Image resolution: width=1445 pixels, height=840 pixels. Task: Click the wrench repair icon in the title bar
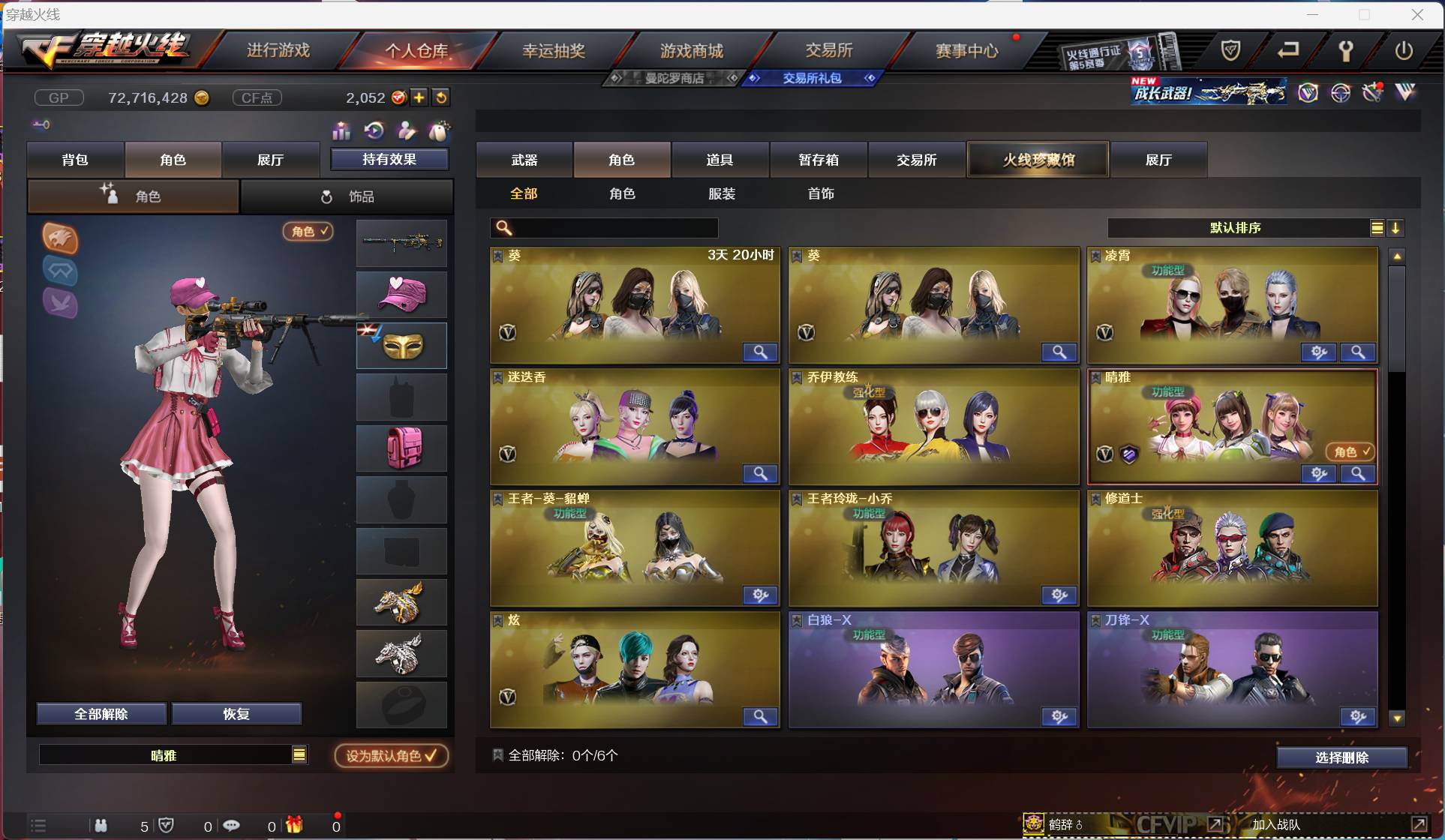pos(1345,51)
